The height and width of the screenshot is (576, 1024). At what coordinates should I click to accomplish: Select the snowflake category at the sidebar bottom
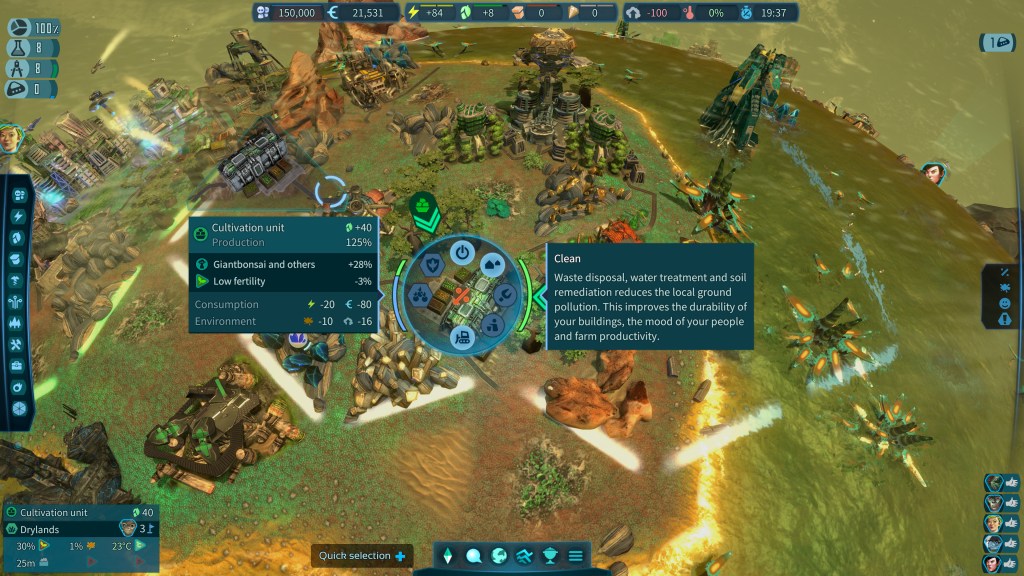click(18, 409)
